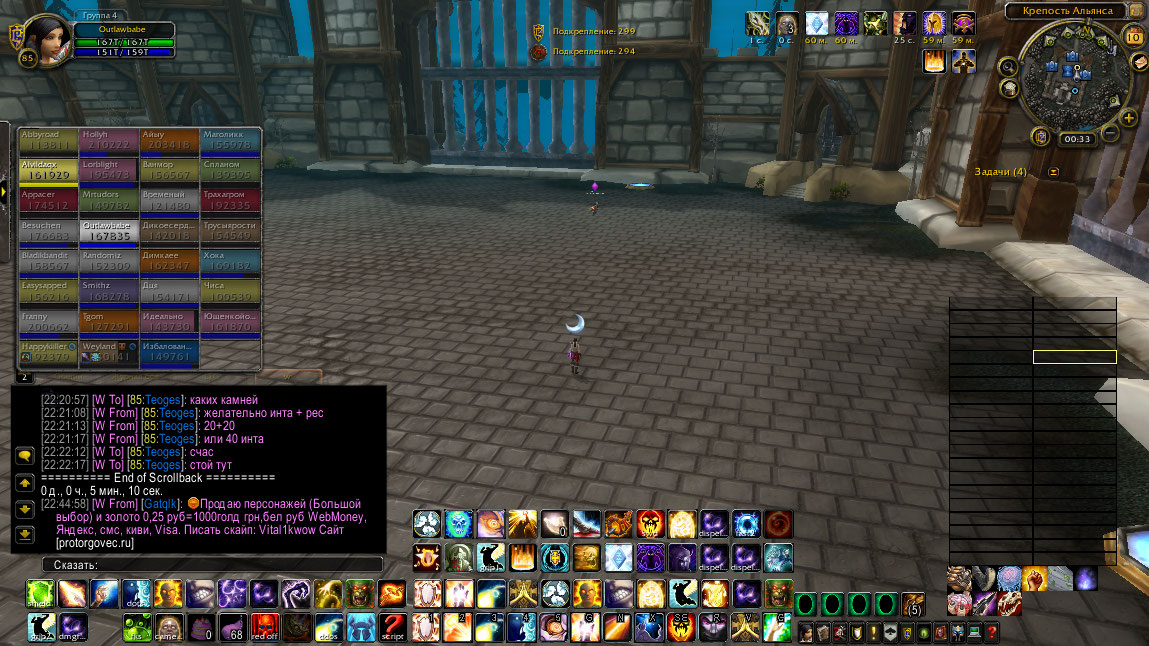The width and height of the screenshot is (1149, 646).
Task: Click the Сказать chat input box
Action: (212, 565)
